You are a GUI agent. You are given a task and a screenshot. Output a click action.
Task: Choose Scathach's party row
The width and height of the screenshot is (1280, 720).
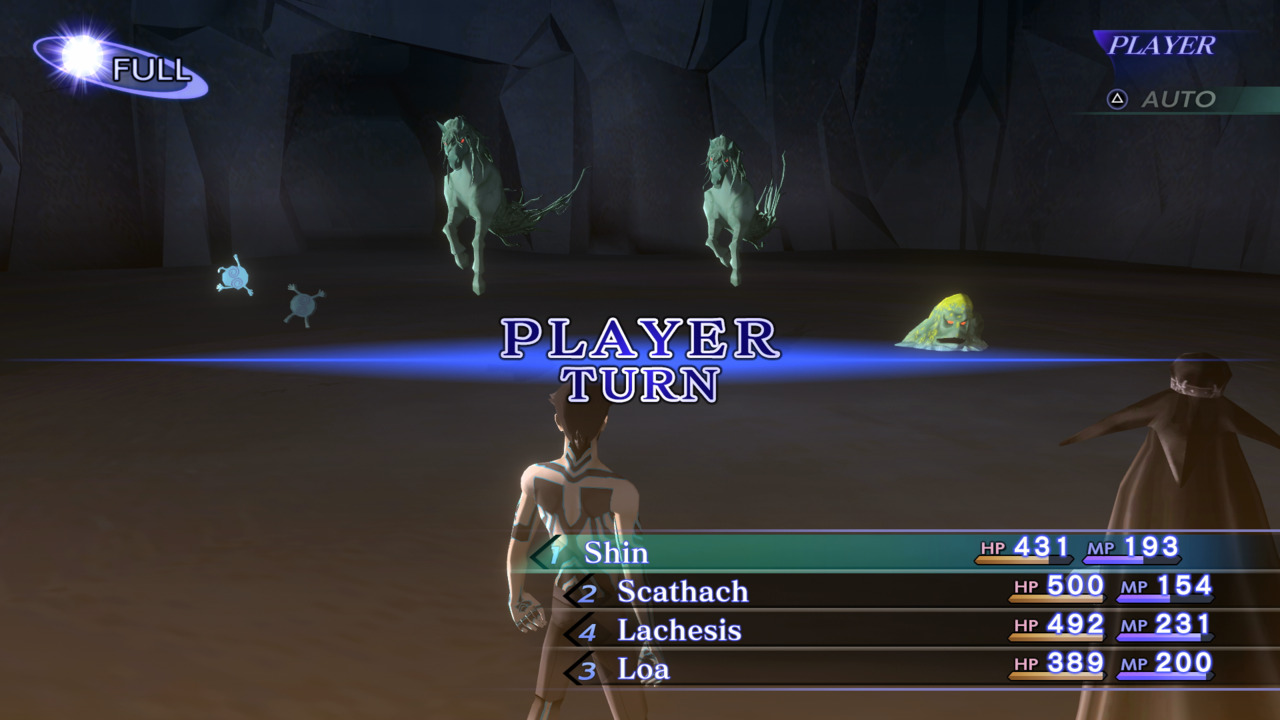point(682,591)
